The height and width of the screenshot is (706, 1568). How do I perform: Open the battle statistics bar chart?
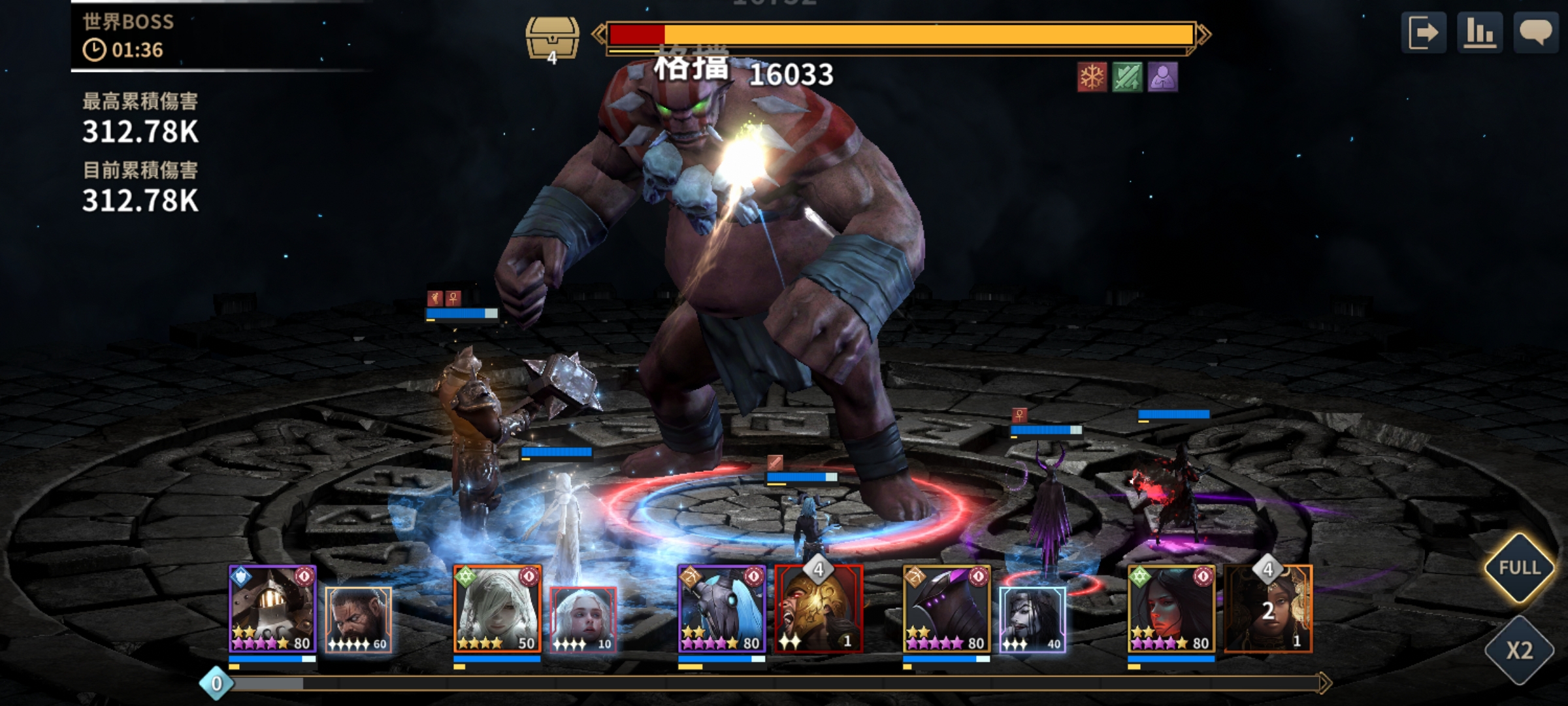tap(1480, 33)
